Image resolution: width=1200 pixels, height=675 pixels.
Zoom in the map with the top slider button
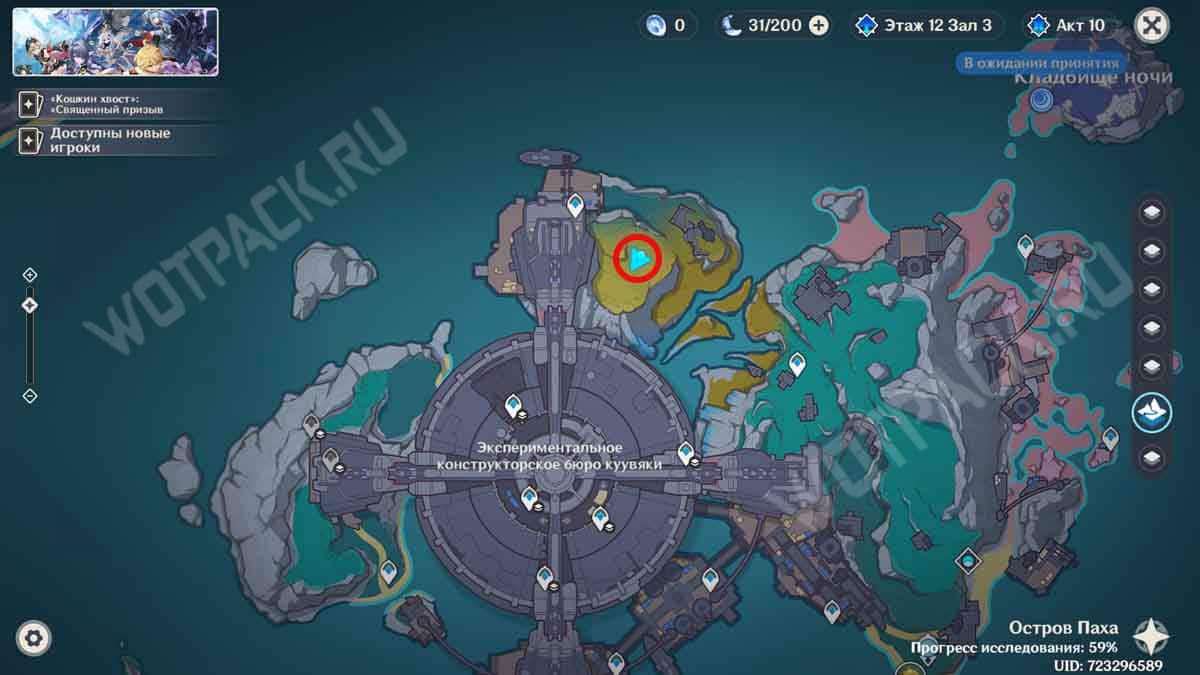point(30,274)
